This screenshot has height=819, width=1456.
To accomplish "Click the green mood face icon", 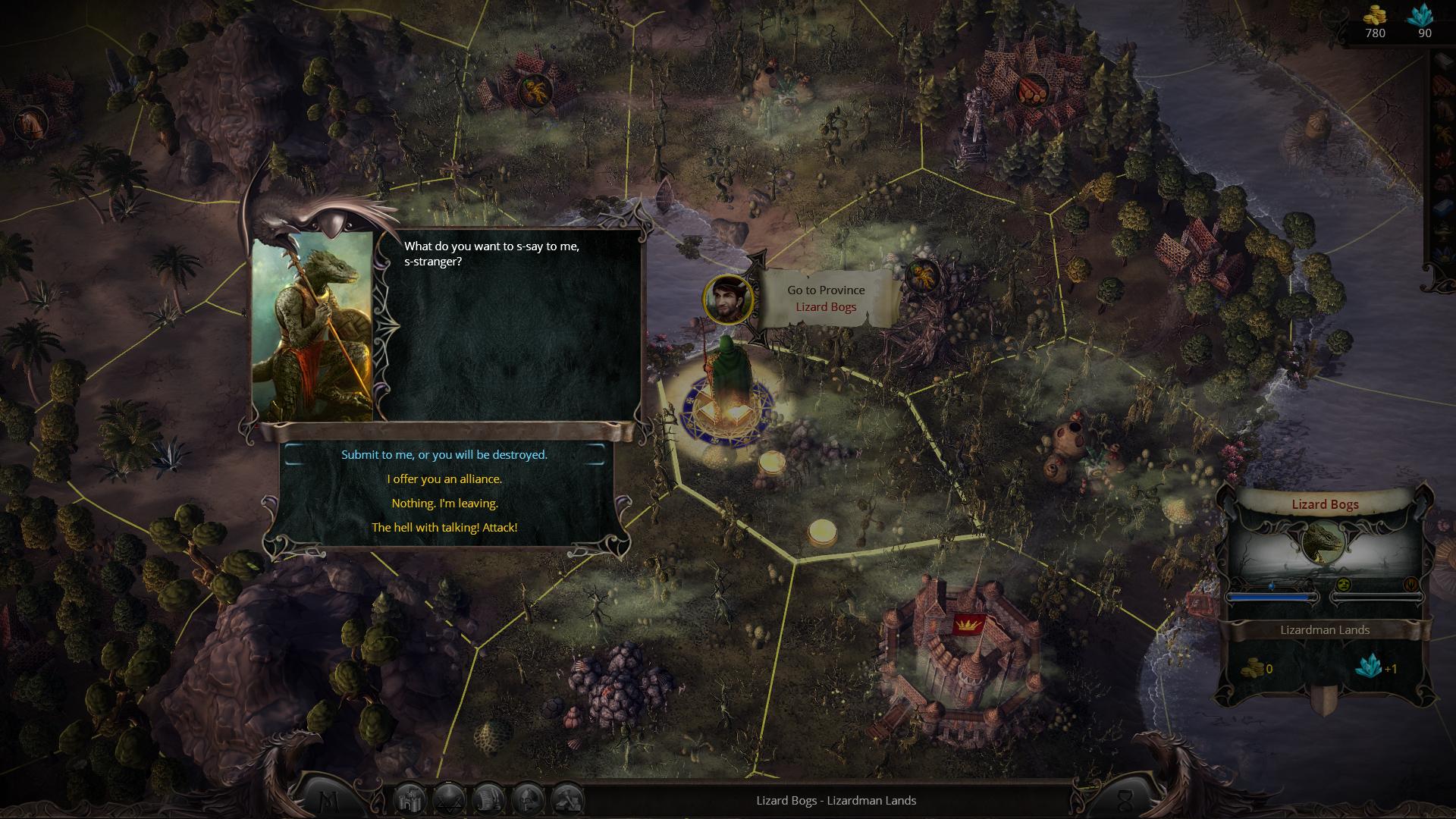I will coord(1343,584).
